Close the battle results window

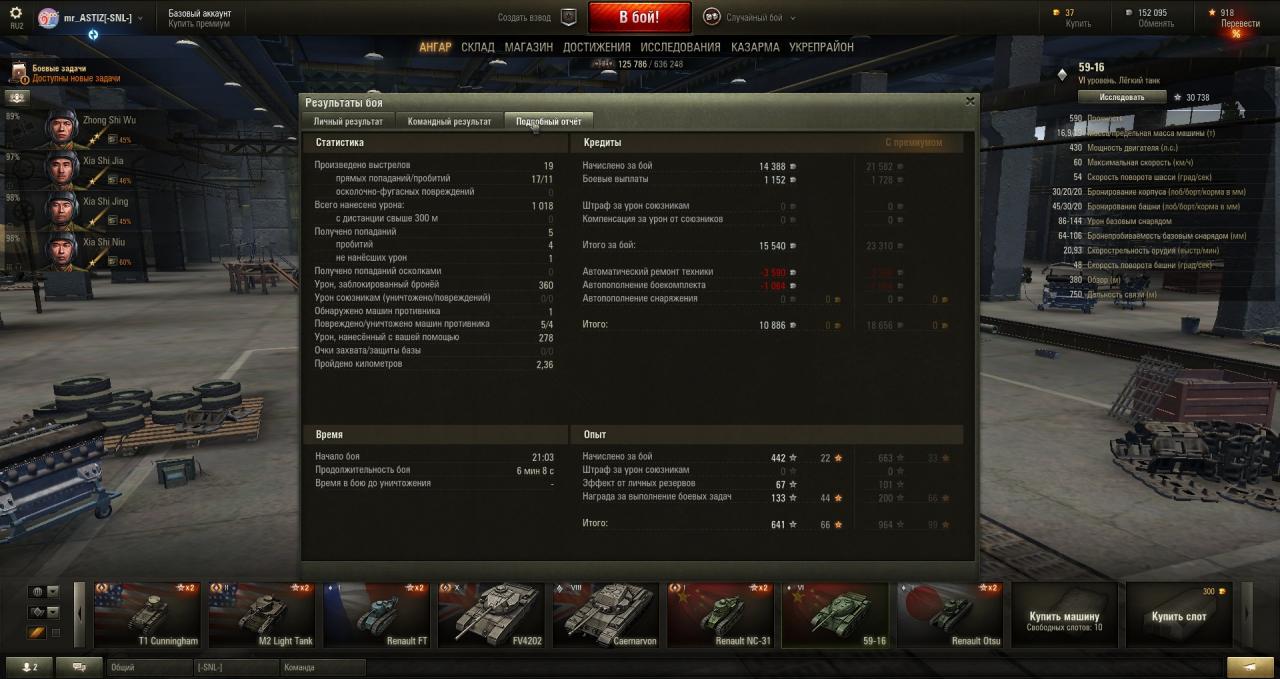[969, 101]
